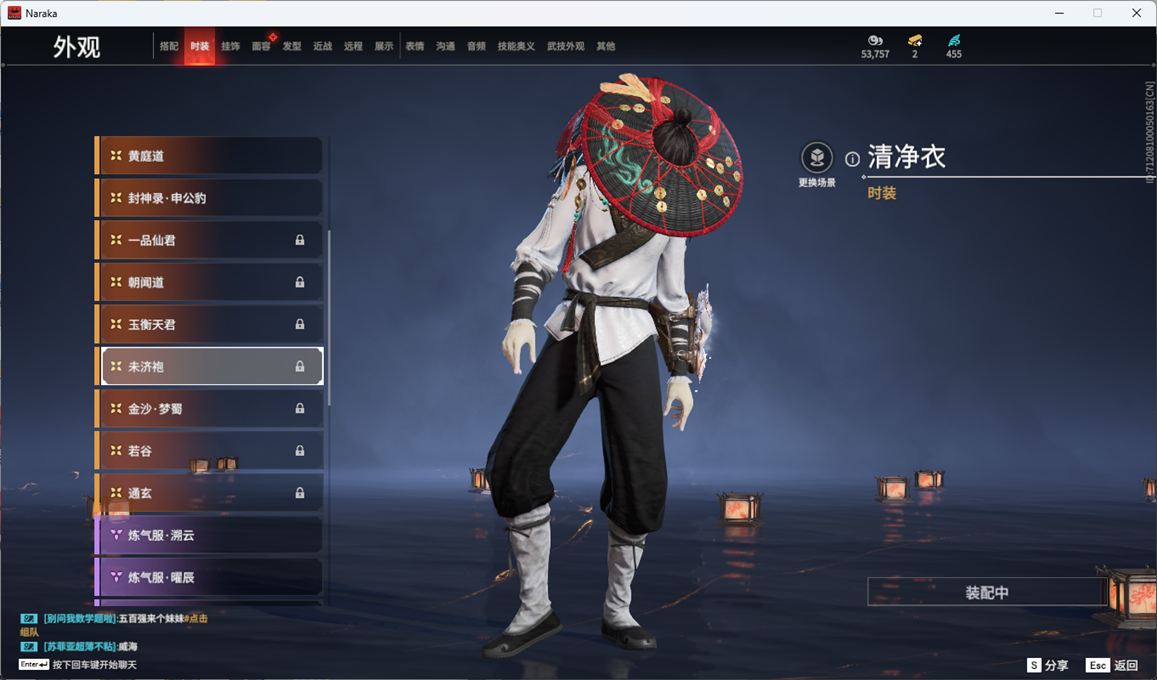Choose the 封神录·申公豹 outfit

coord(210,198)
